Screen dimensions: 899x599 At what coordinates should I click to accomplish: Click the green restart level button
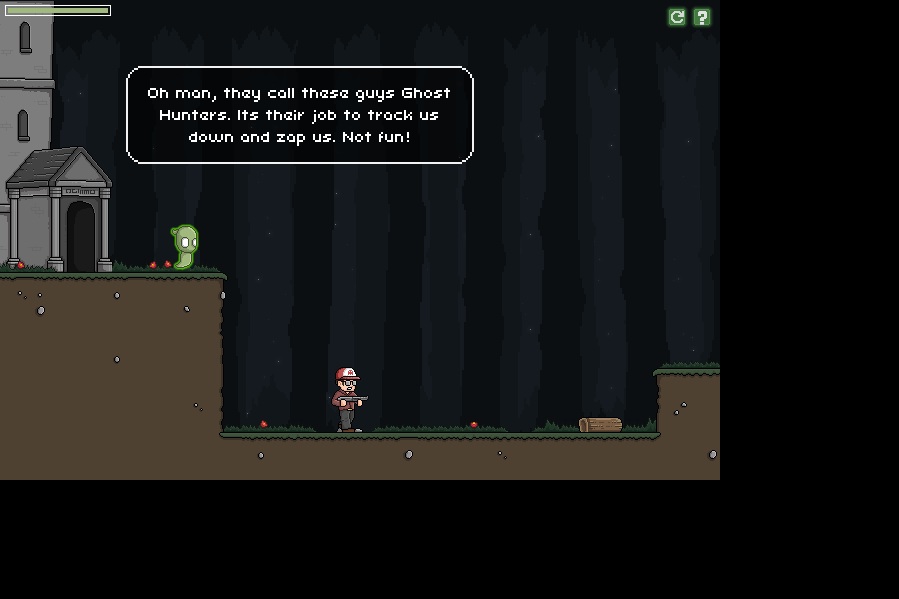[677, 17]
